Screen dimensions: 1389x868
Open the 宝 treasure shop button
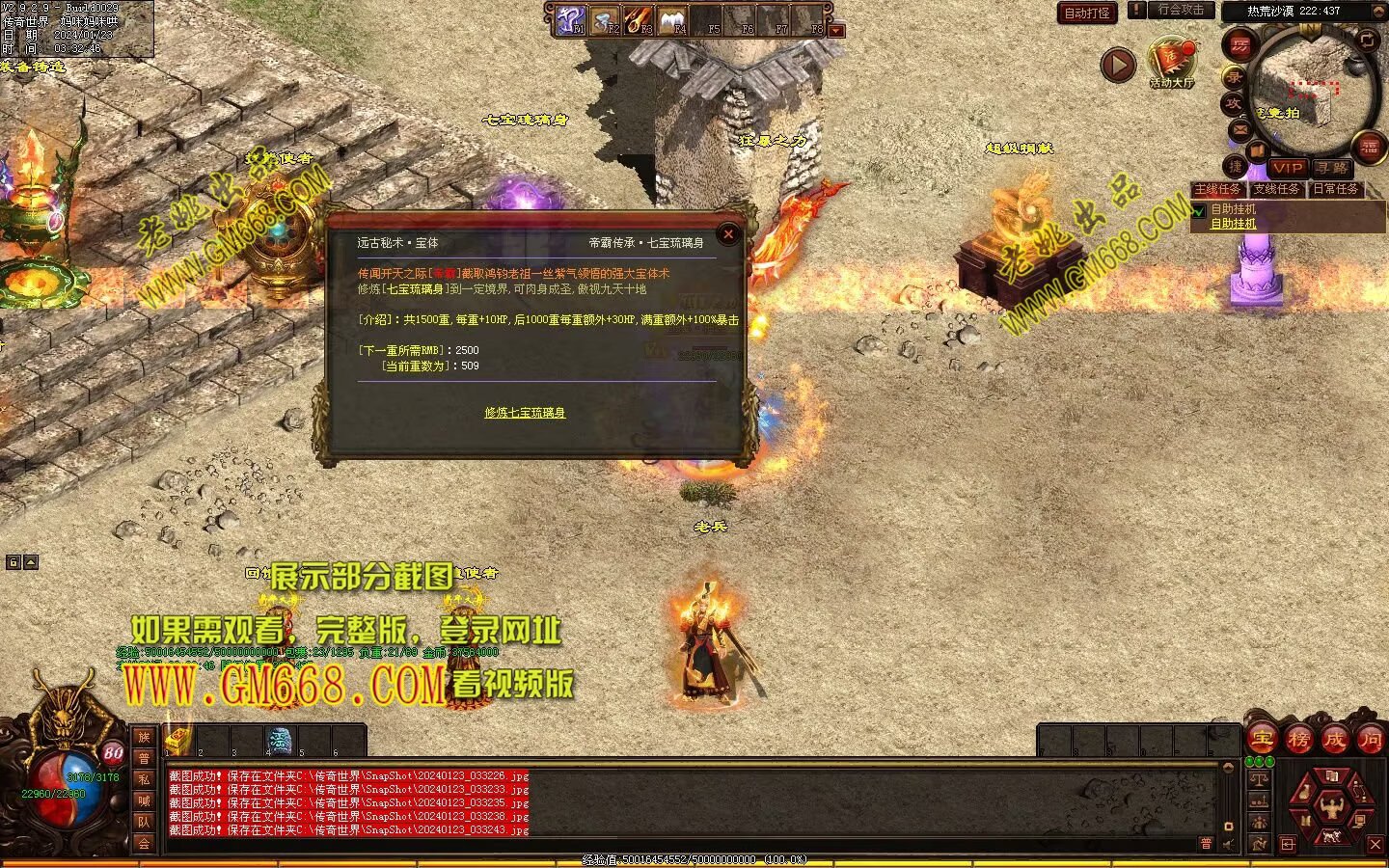pos(1263,740)
